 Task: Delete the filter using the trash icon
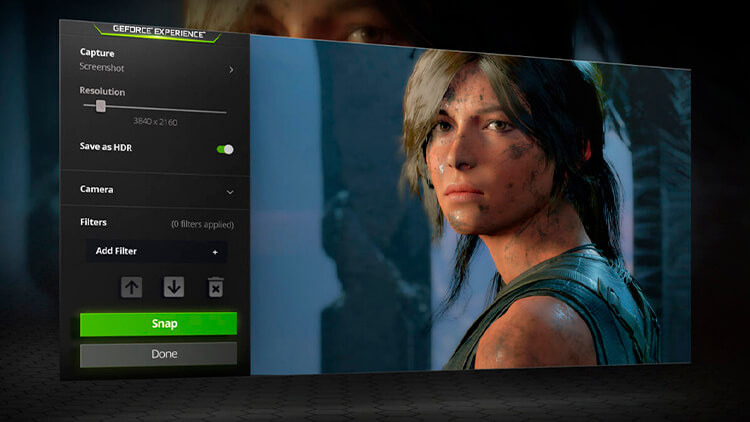pyautogui.click(x=215, y=288)
